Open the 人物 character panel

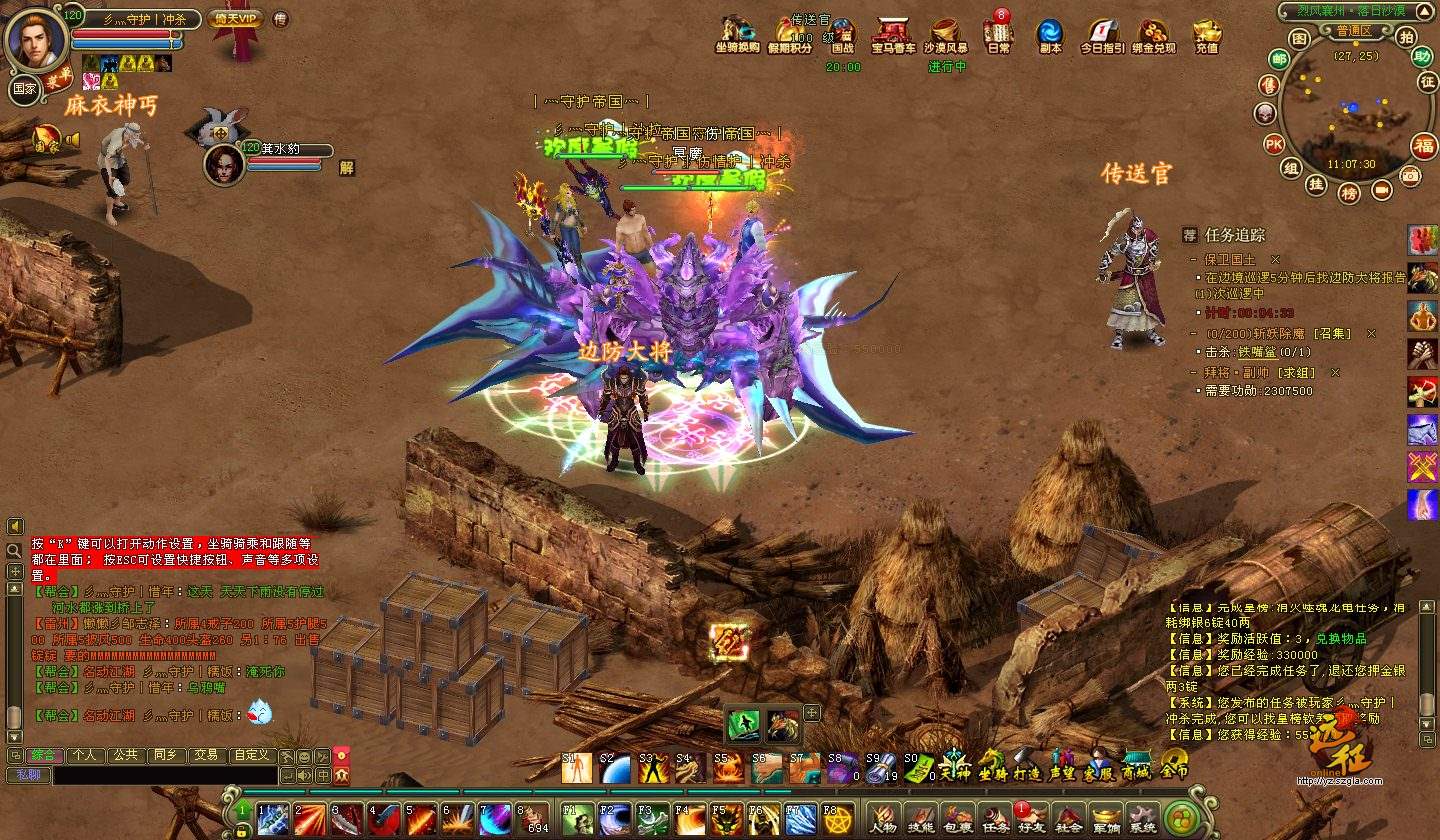882,819
